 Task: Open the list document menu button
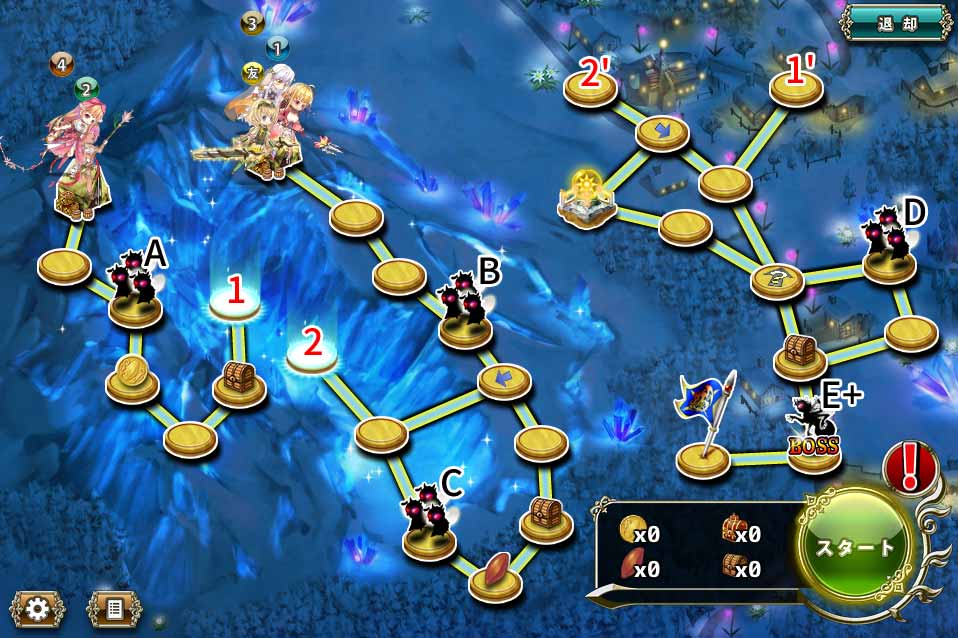[x=115, y=609]
